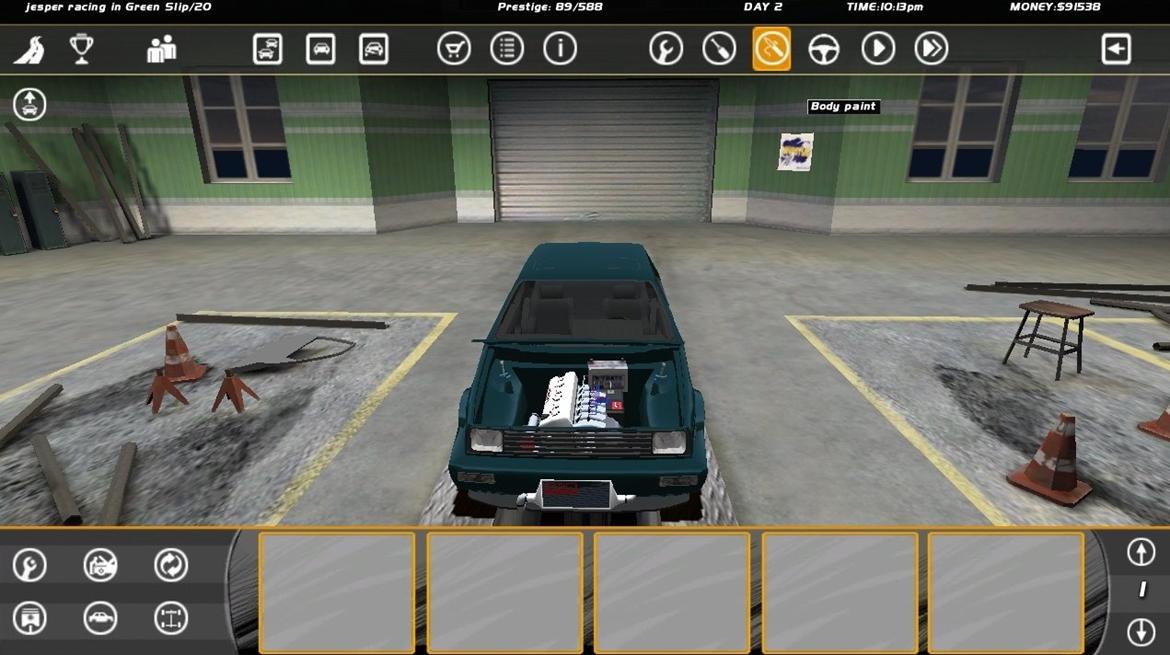Exit using the back arrow button
The image size is (1170, 655).
pos(1116,49)
